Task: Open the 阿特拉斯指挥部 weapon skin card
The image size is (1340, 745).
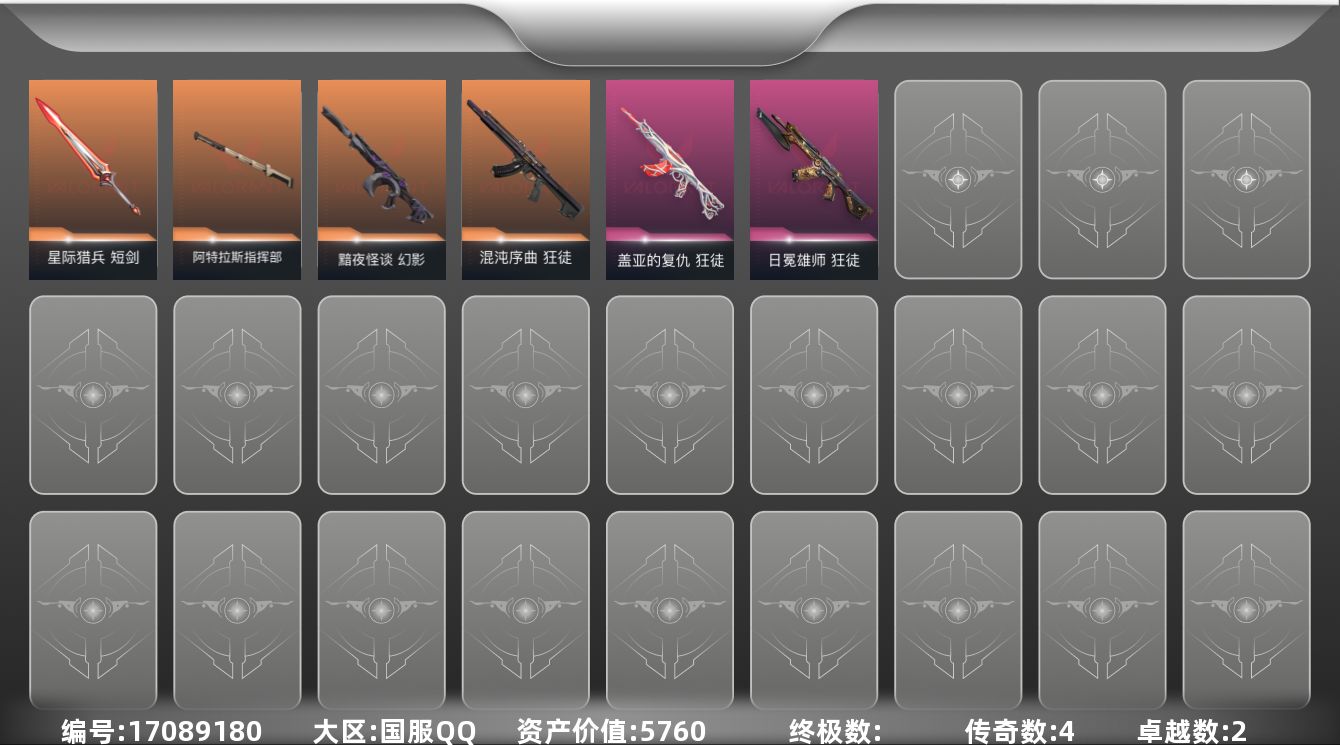Action: point(236,178)
